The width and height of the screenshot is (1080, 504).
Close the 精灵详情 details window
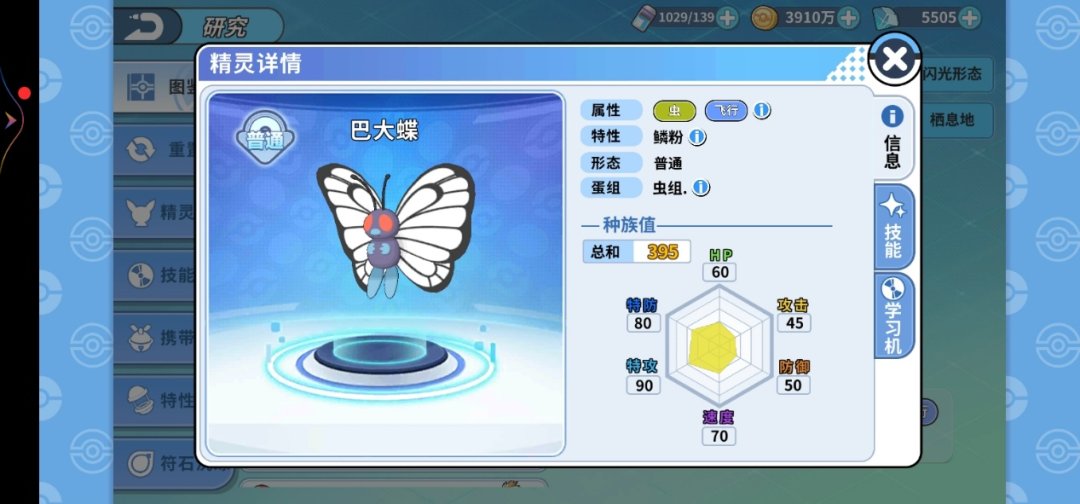[894, 60]
